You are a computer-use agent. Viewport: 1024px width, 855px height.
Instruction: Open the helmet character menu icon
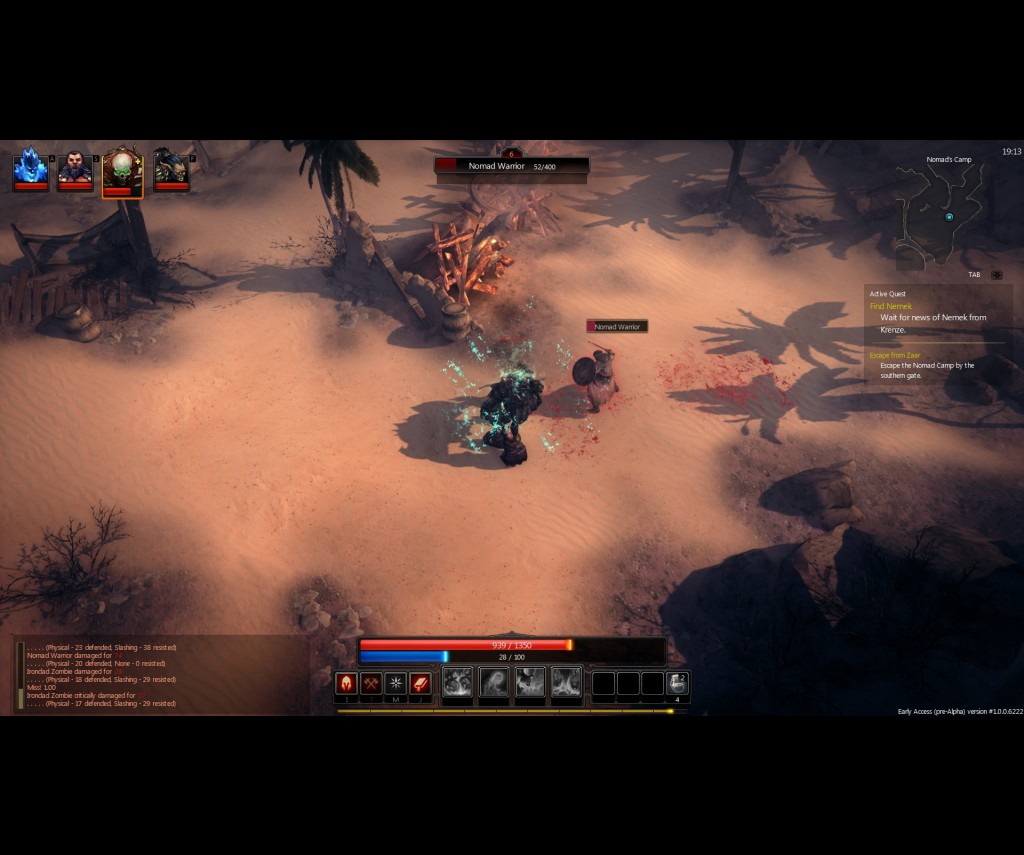tap(347, 683)
